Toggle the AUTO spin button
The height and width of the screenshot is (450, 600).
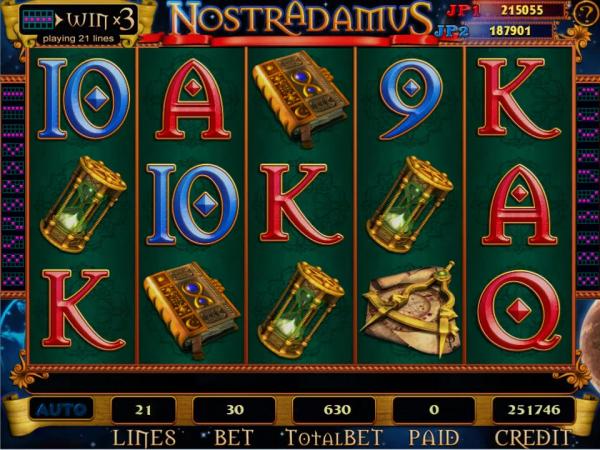[59, 409]
